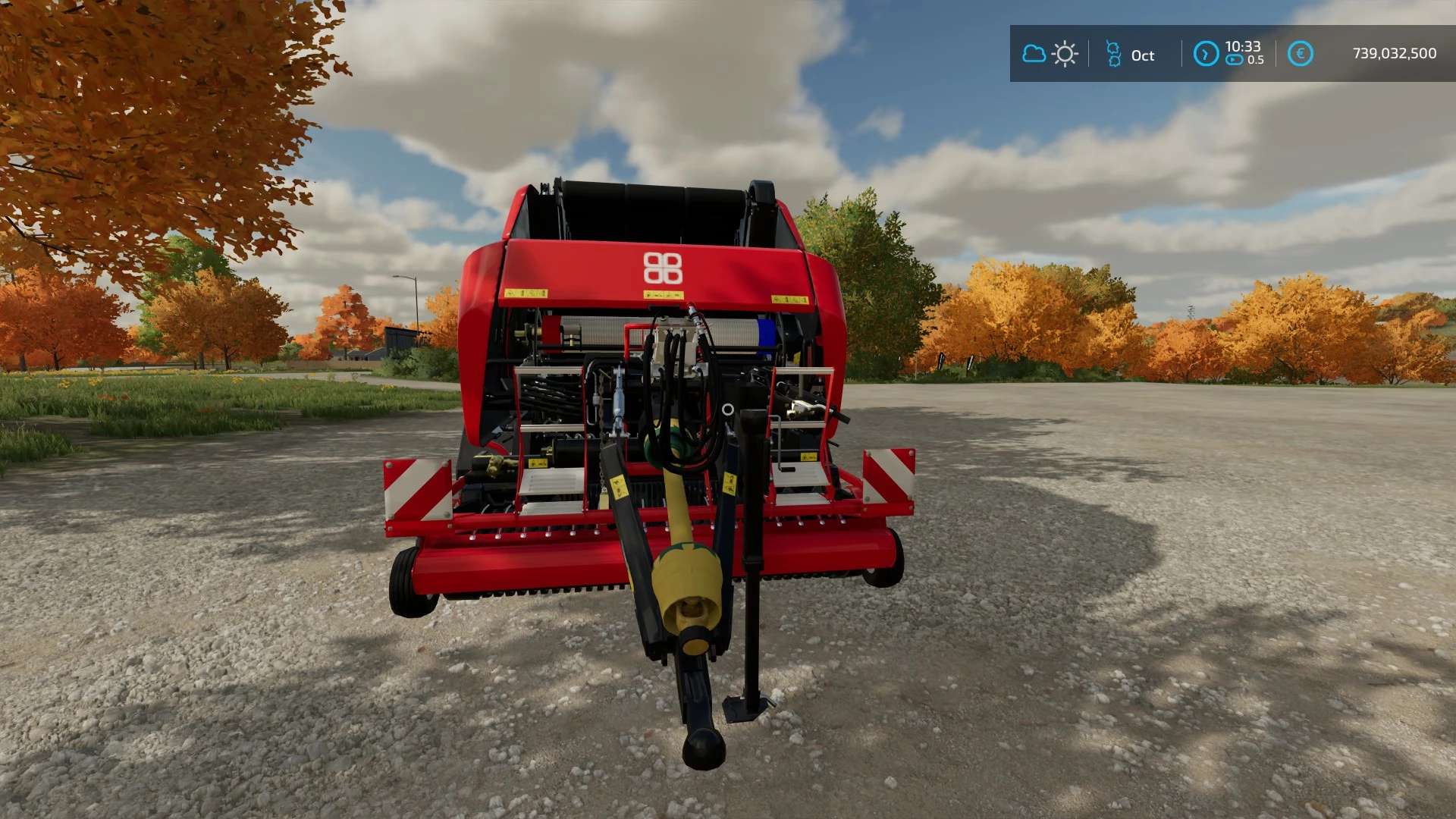
Task: Click the cloud and sun weather icon
Action: 1050,54
